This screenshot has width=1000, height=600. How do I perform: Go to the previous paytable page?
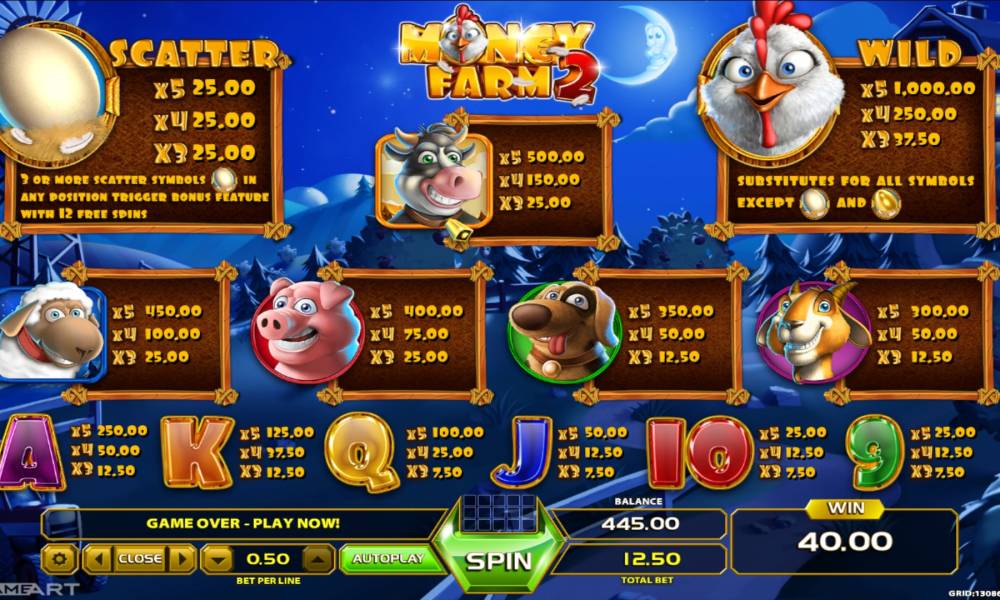pyautogui.click(x=97, y=559)
